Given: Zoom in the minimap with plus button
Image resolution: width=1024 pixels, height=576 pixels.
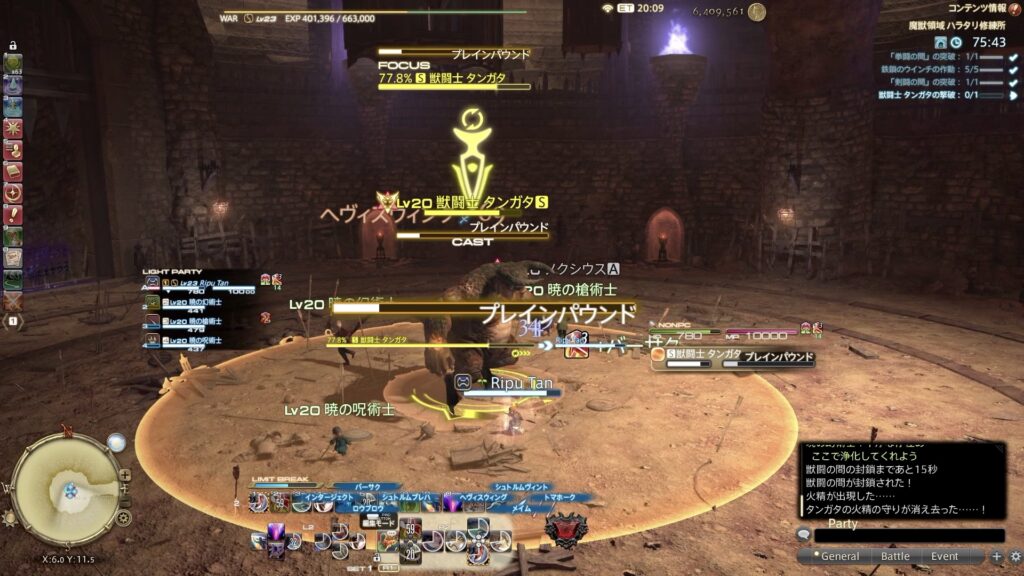Looking at the screenshot, I should coord(125,475).
